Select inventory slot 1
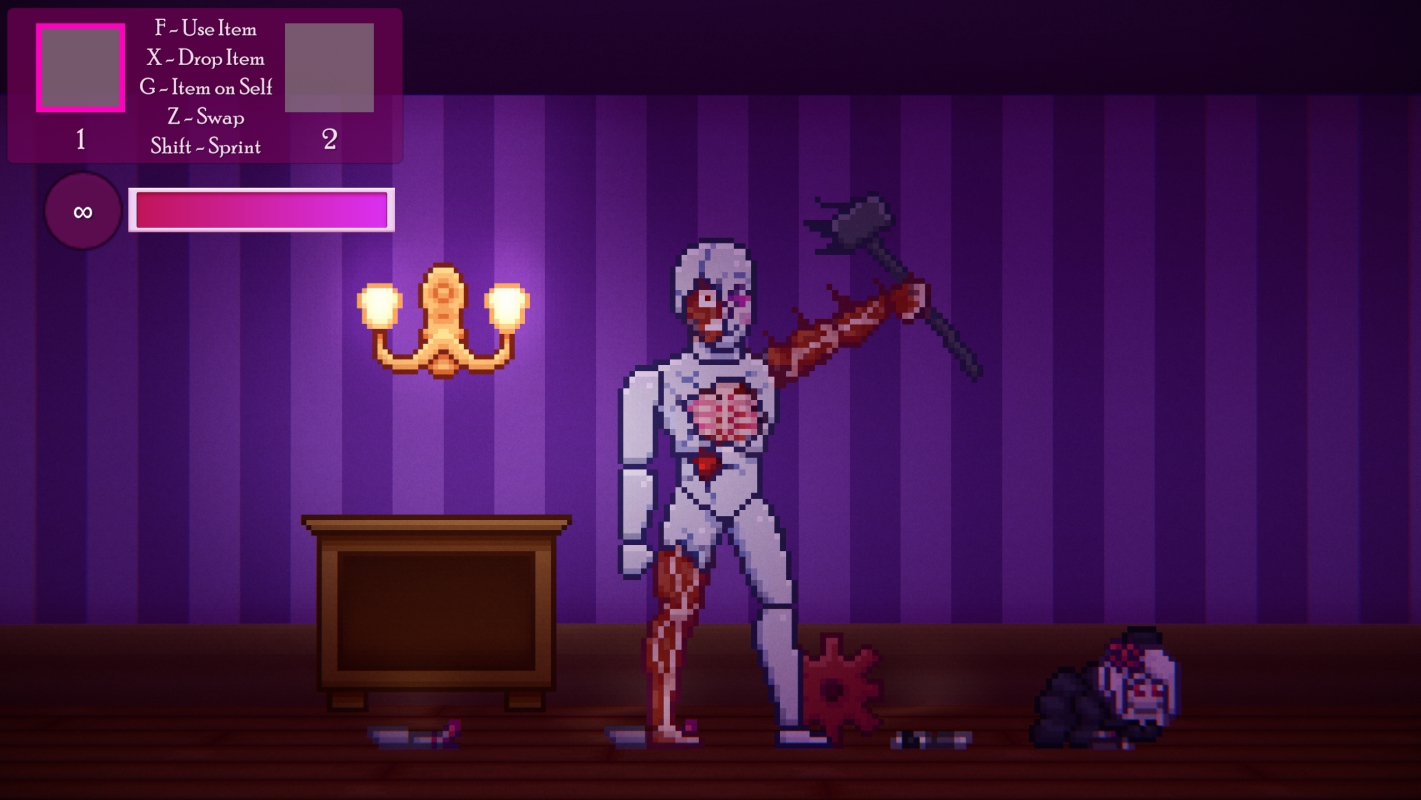 (x=80, y=67)
